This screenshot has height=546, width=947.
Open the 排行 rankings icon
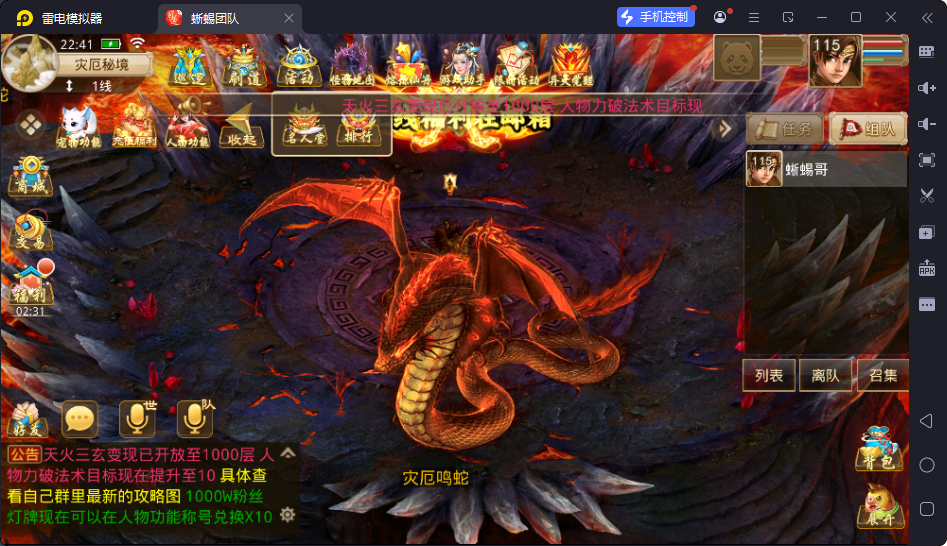(x=358, y=128)
